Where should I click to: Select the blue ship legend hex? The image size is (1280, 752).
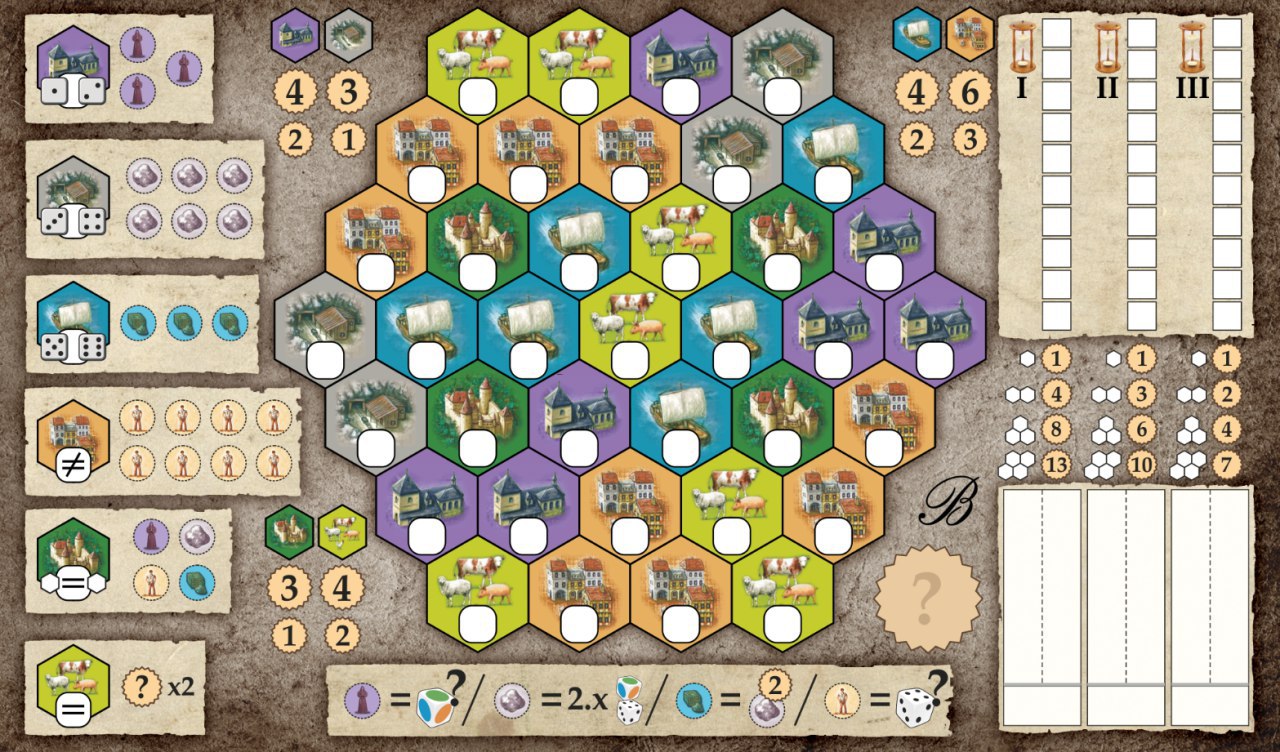click(x=73, y=324)
